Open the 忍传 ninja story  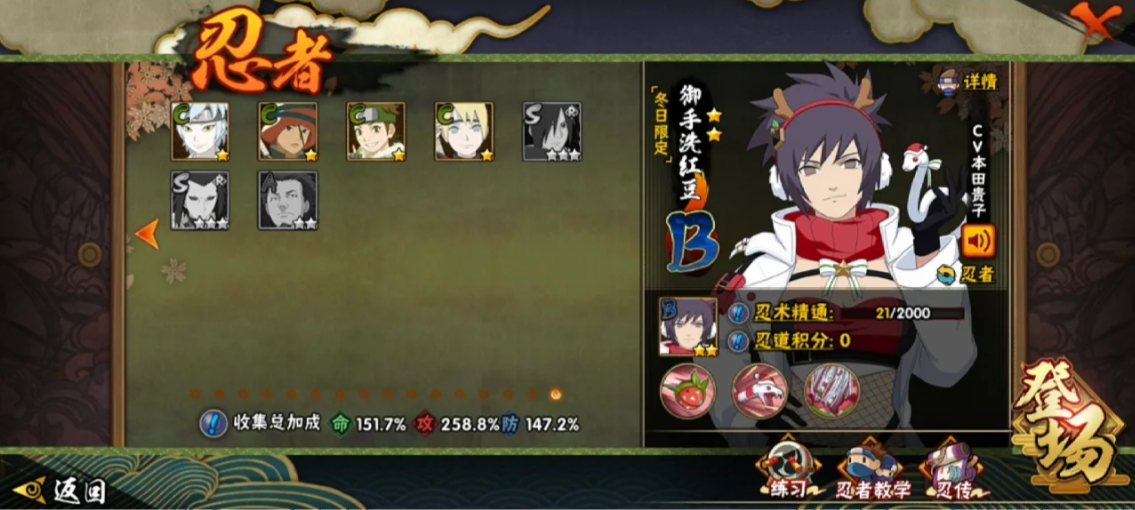pyautogui.click(x=951, y=472)
